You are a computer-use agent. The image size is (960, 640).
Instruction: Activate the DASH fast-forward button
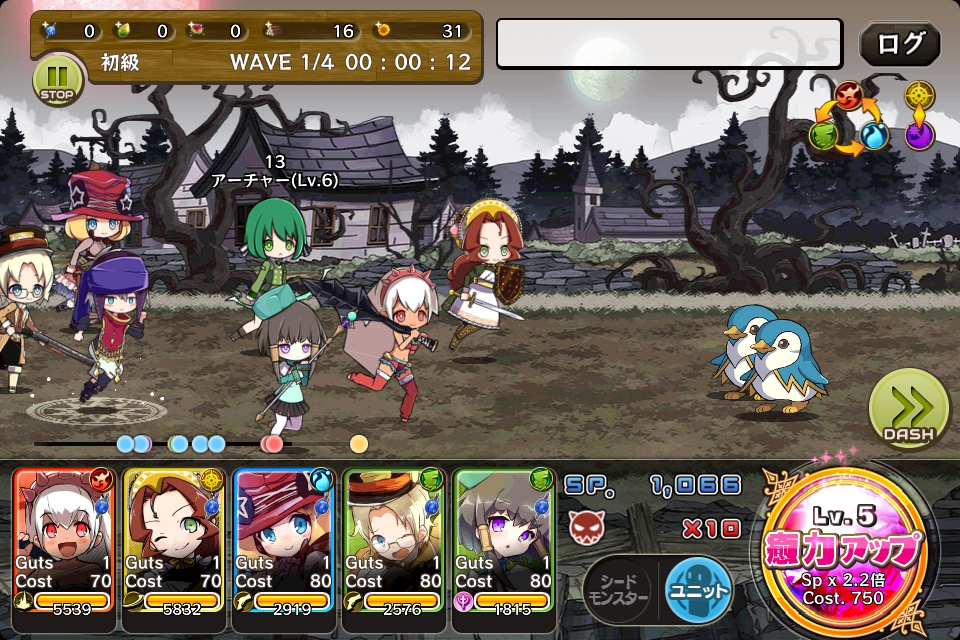(908, 410)
